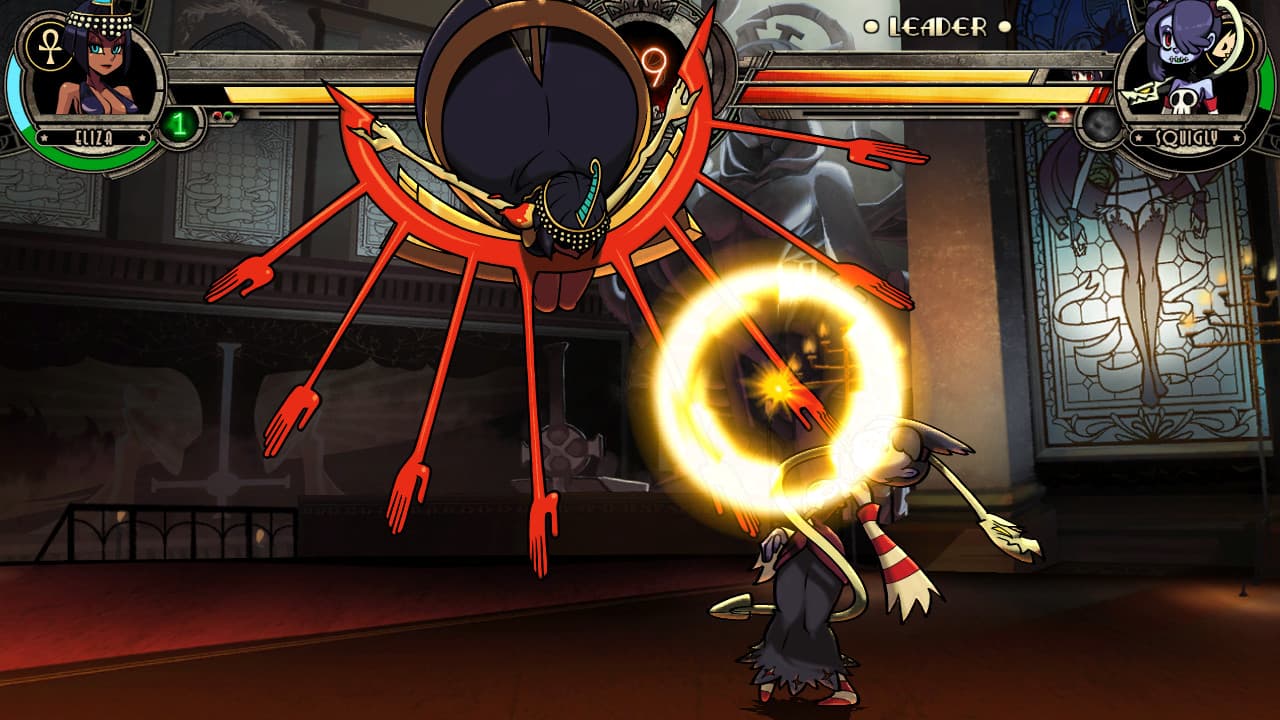Toggle the green assist light under Squigly's bar
The height and width of the screenshot is (720, 1280).
tap(1050, 114)
